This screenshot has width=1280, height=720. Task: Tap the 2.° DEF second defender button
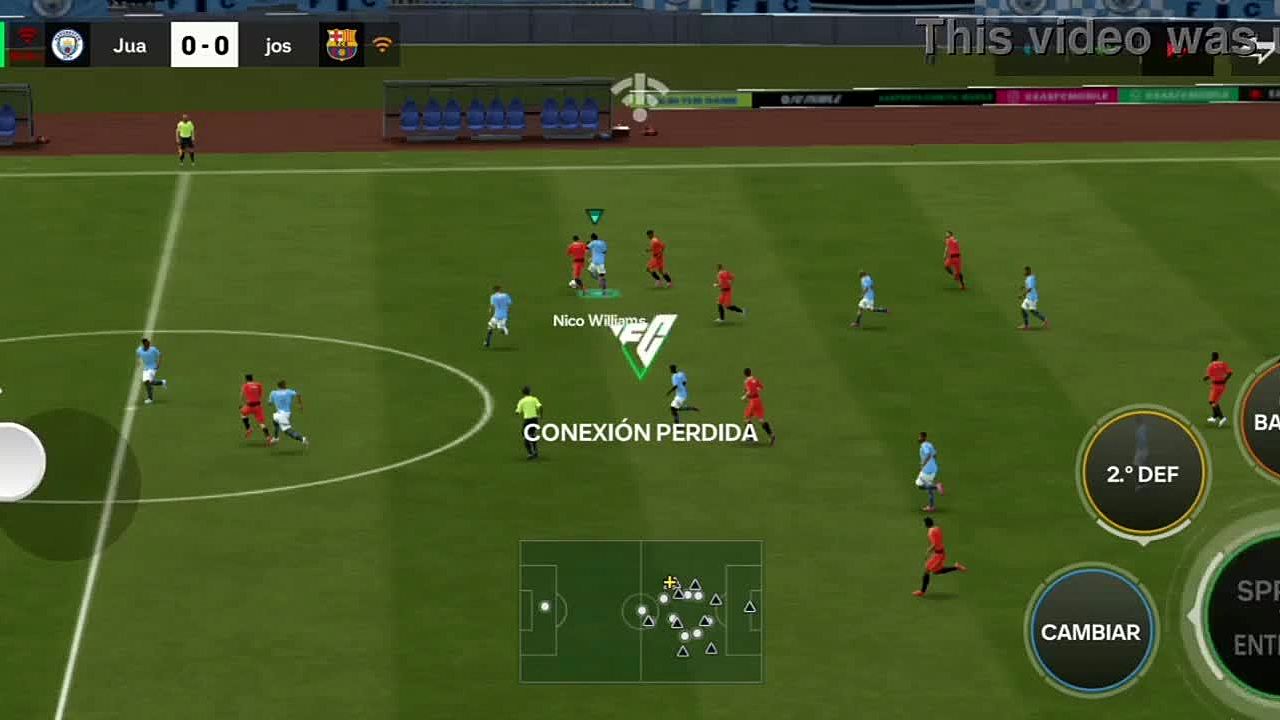[x=1143, y=473]
